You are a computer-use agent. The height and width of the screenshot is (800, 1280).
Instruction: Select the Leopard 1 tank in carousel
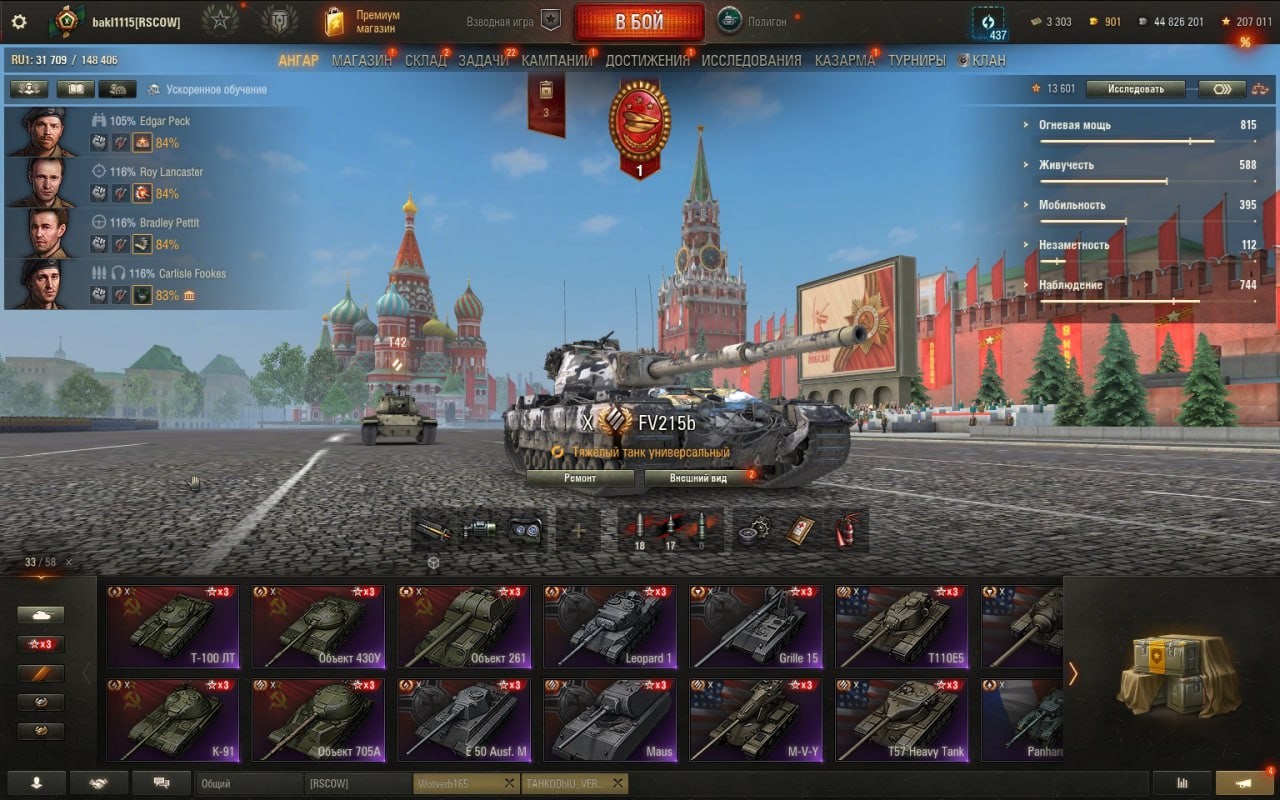click(610, 627)
